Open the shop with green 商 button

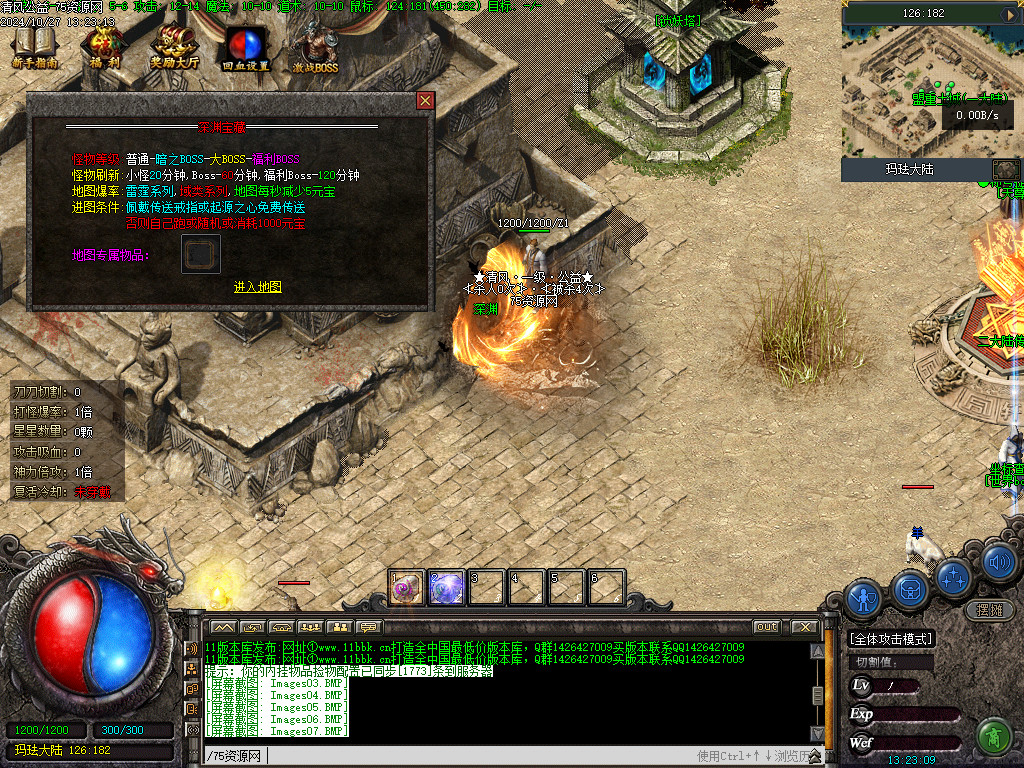[x=993, y=736]
